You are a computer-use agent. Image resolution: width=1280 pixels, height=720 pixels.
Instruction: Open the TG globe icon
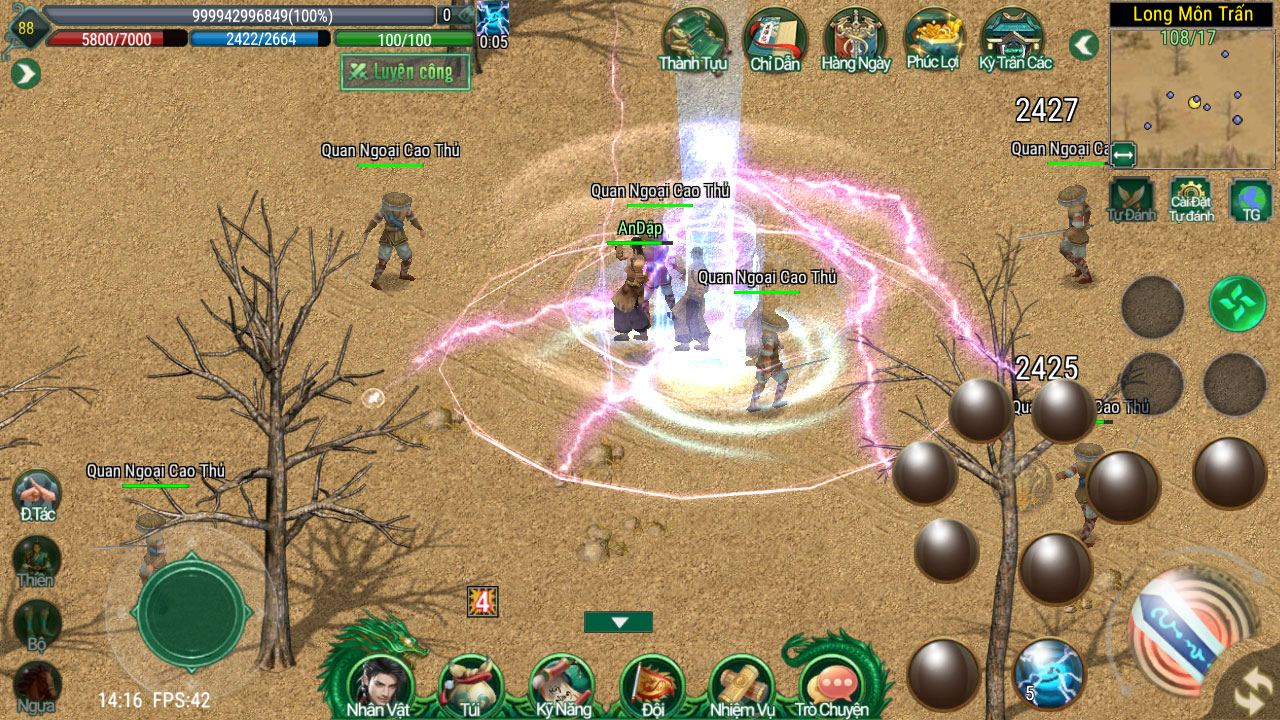(x=1250, y=198)
